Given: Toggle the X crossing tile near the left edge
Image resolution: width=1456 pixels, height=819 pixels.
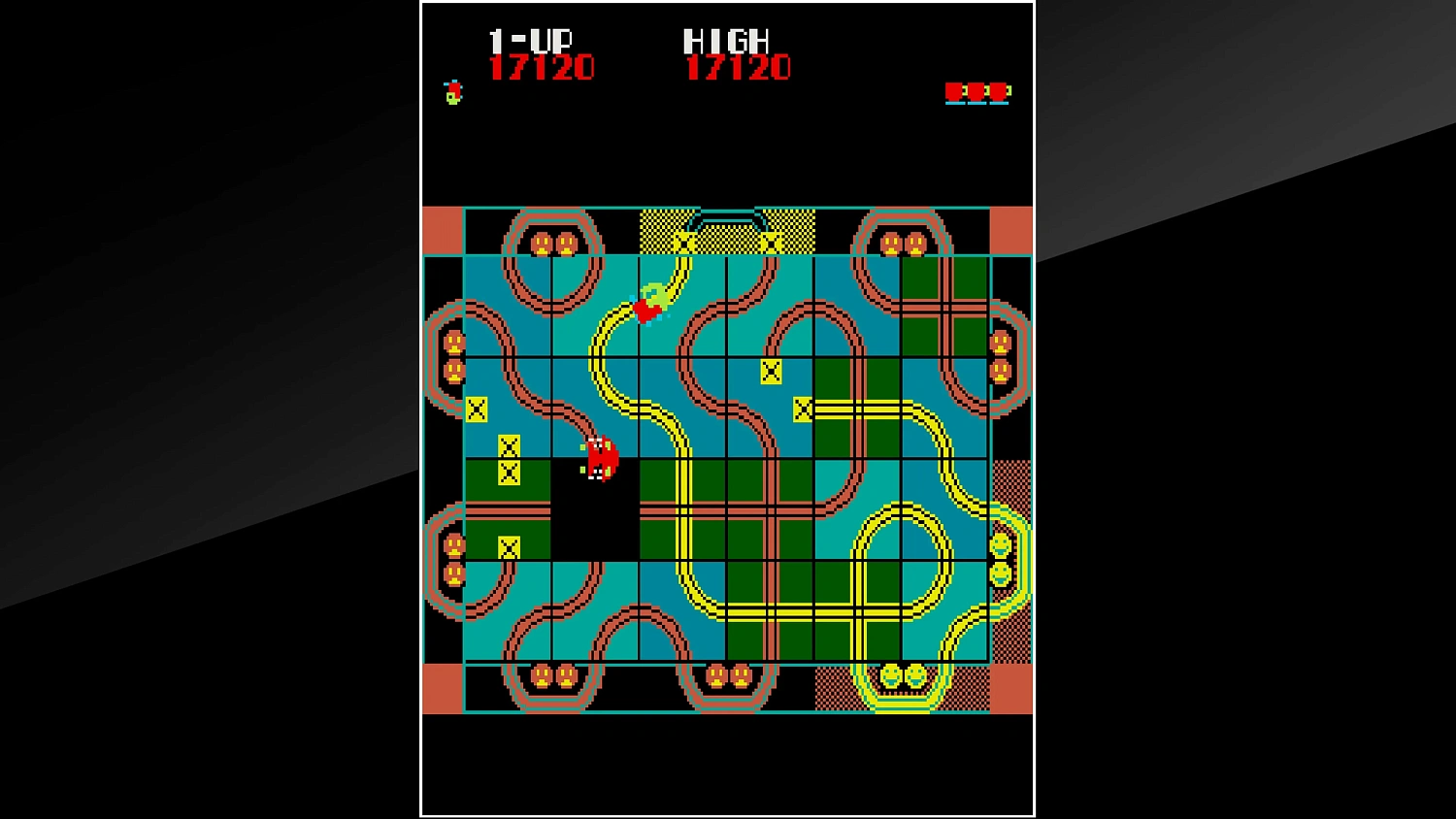Looking at the screenshot, I should pyautogui.click(x=479, y=407).
